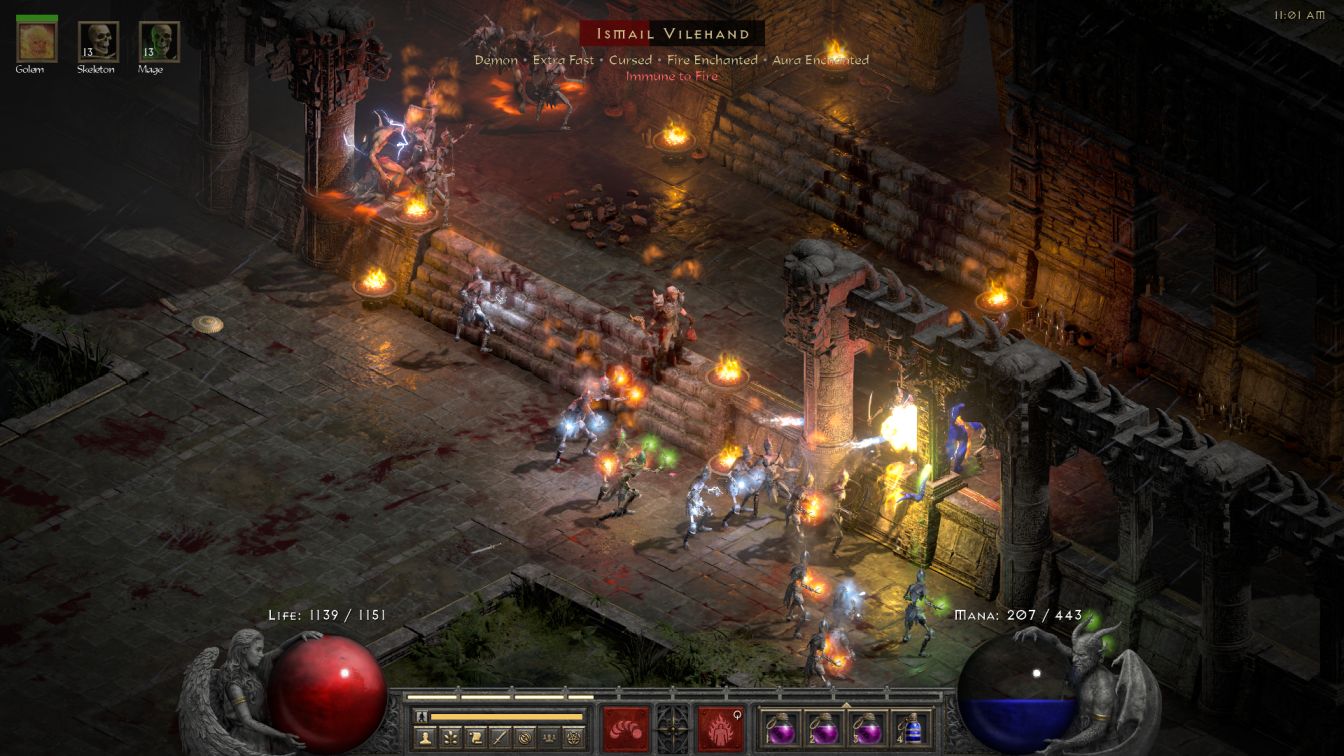Choose the left-click skill icon
Viewport: 1344px width, 756px height.
tap(626, 729)
